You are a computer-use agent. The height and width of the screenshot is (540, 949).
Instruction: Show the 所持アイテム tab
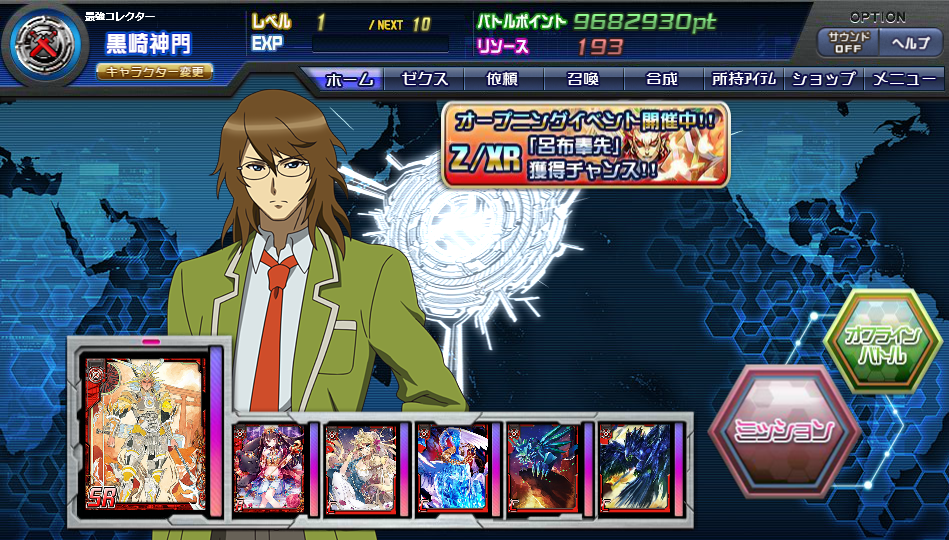[x=744, y=79]
